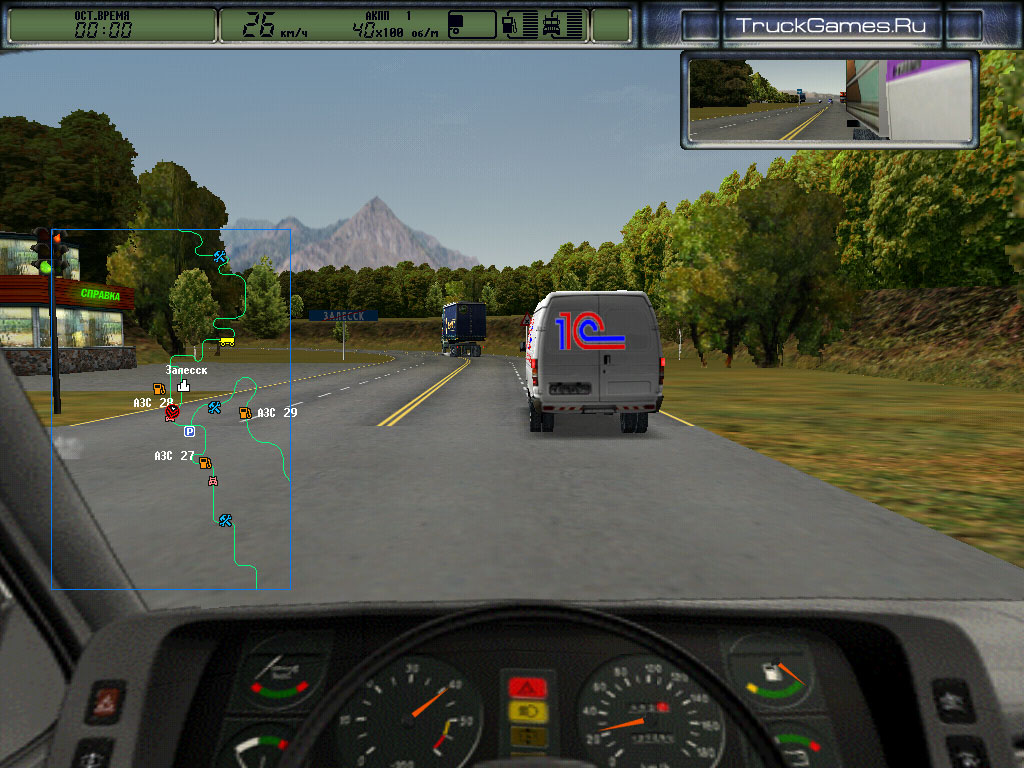
Task: Click the rear-view mirror display
Action: pyautogui.click(x=830, y=100)
